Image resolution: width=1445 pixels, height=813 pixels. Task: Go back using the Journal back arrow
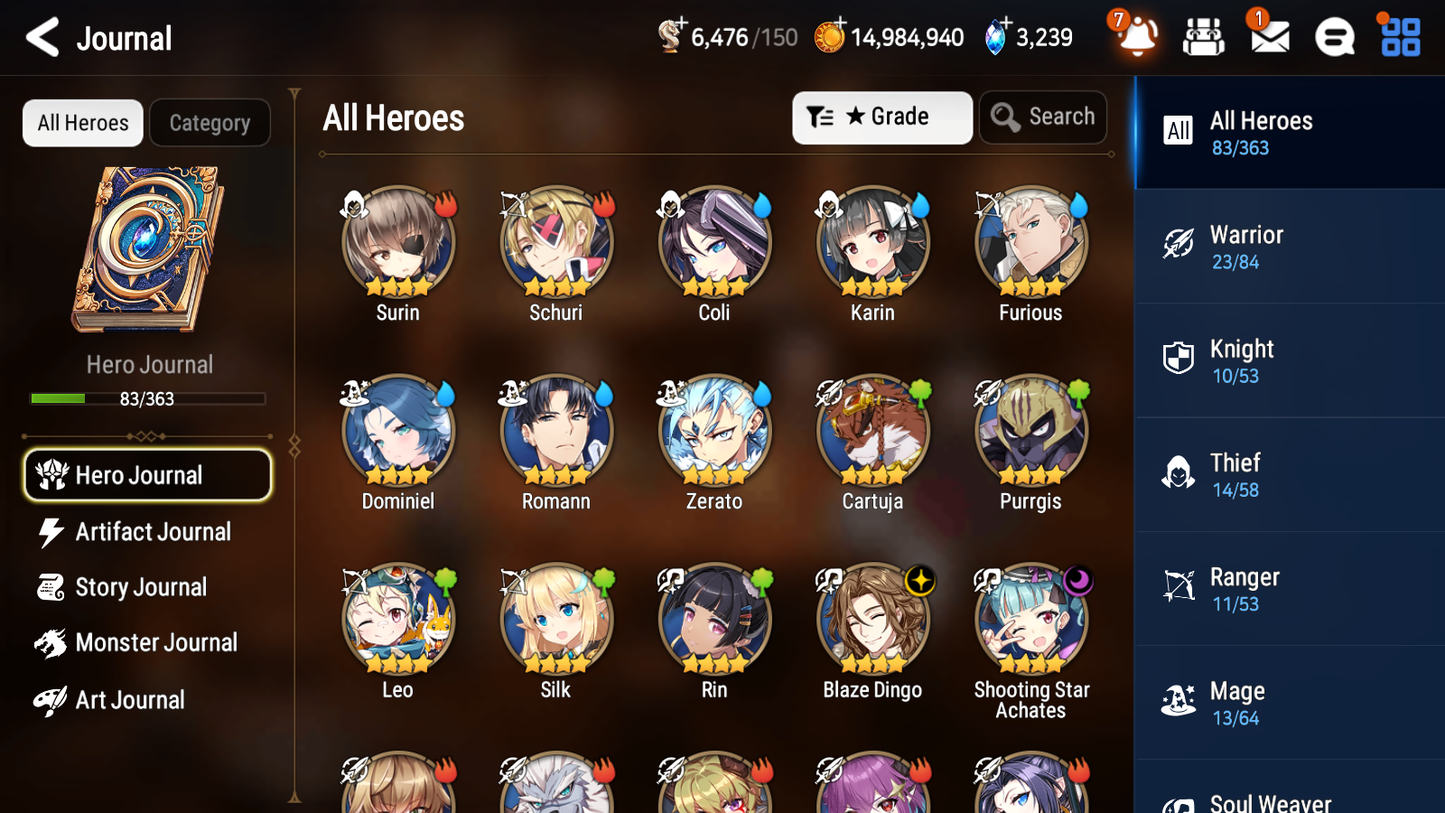(40, 37)
